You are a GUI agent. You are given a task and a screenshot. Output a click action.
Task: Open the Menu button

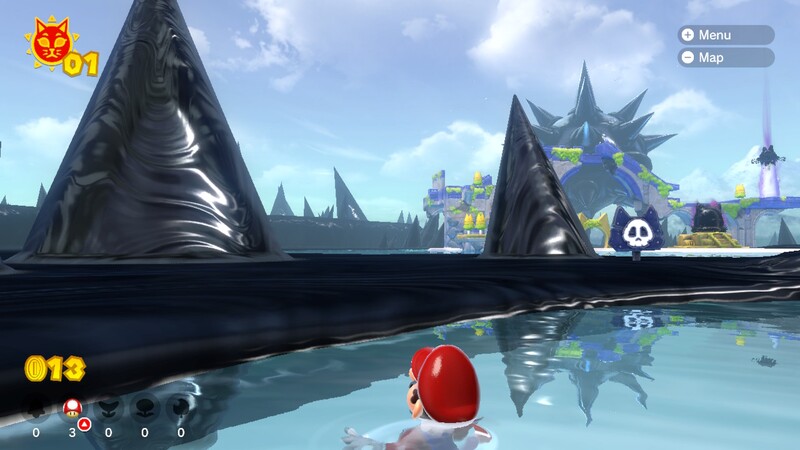click(726, 35)
